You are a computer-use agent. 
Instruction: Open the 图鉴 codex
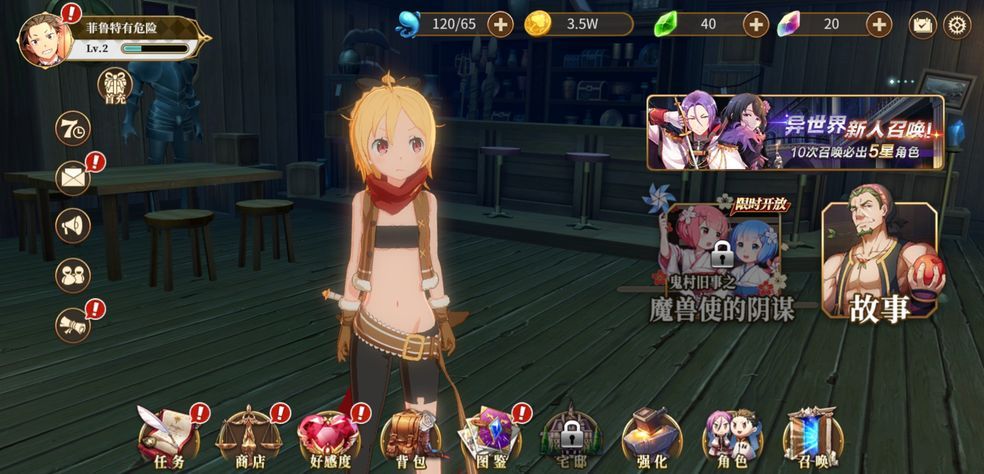click(488, 436)
